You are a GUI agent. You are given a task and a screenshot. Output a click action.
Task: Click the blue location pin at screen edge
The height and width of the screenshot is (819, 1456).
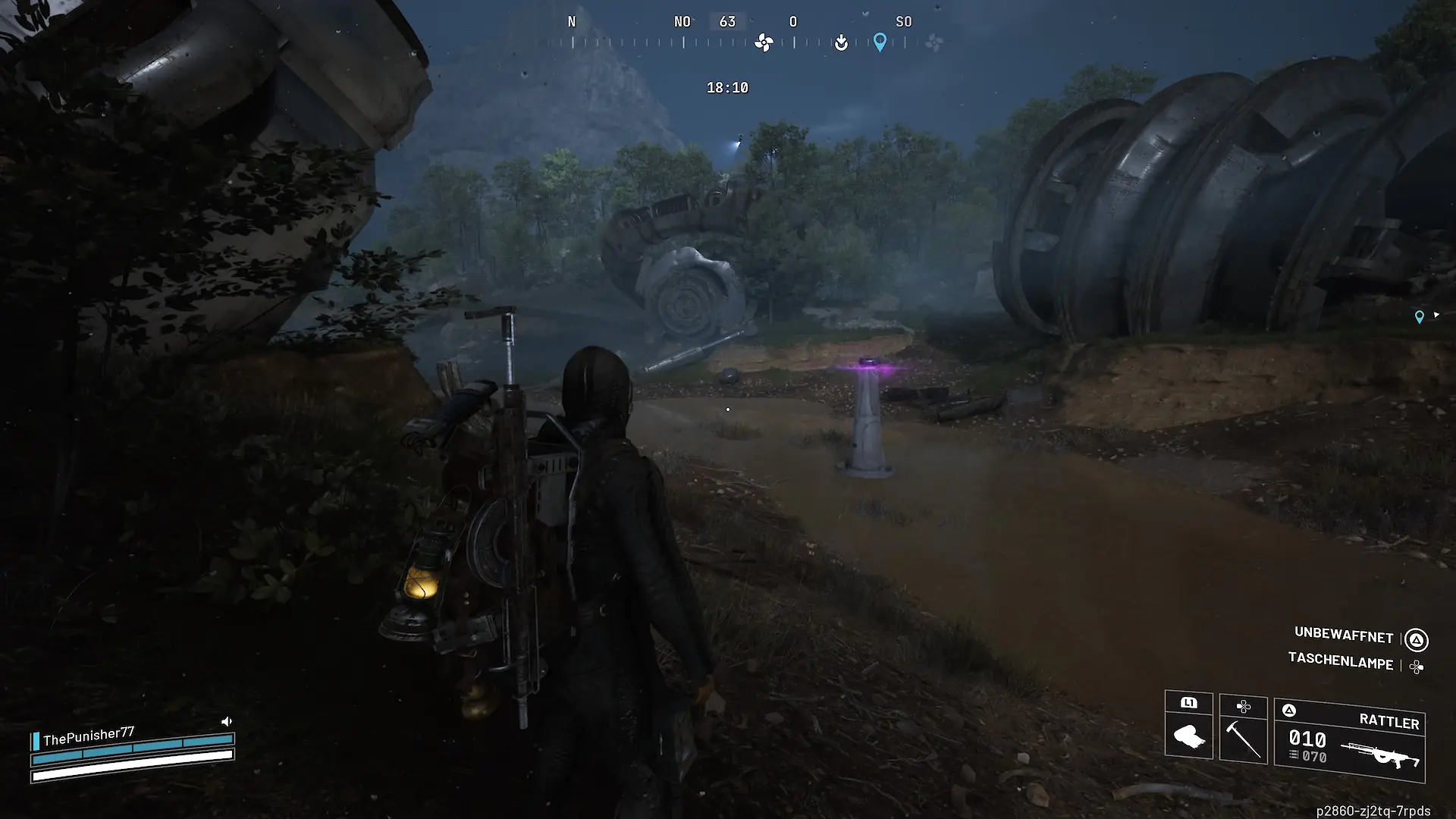[x=1419, y=318]
